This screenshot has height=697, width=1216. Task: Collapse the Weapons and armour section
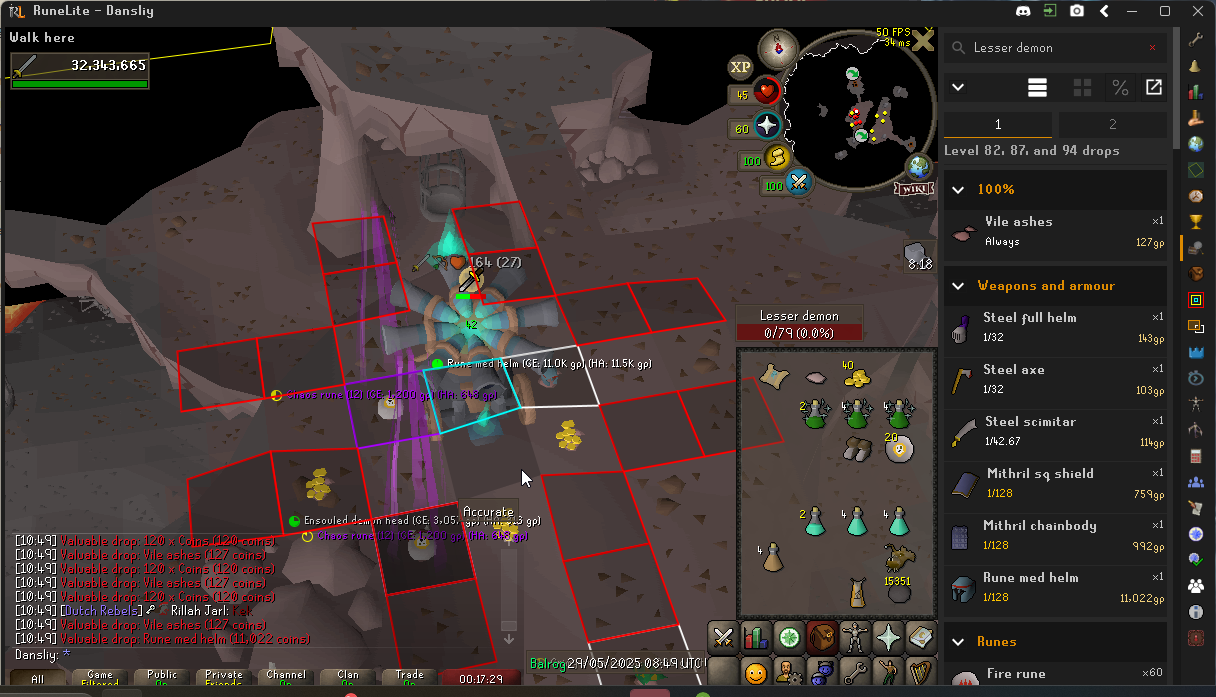[958, 286]
